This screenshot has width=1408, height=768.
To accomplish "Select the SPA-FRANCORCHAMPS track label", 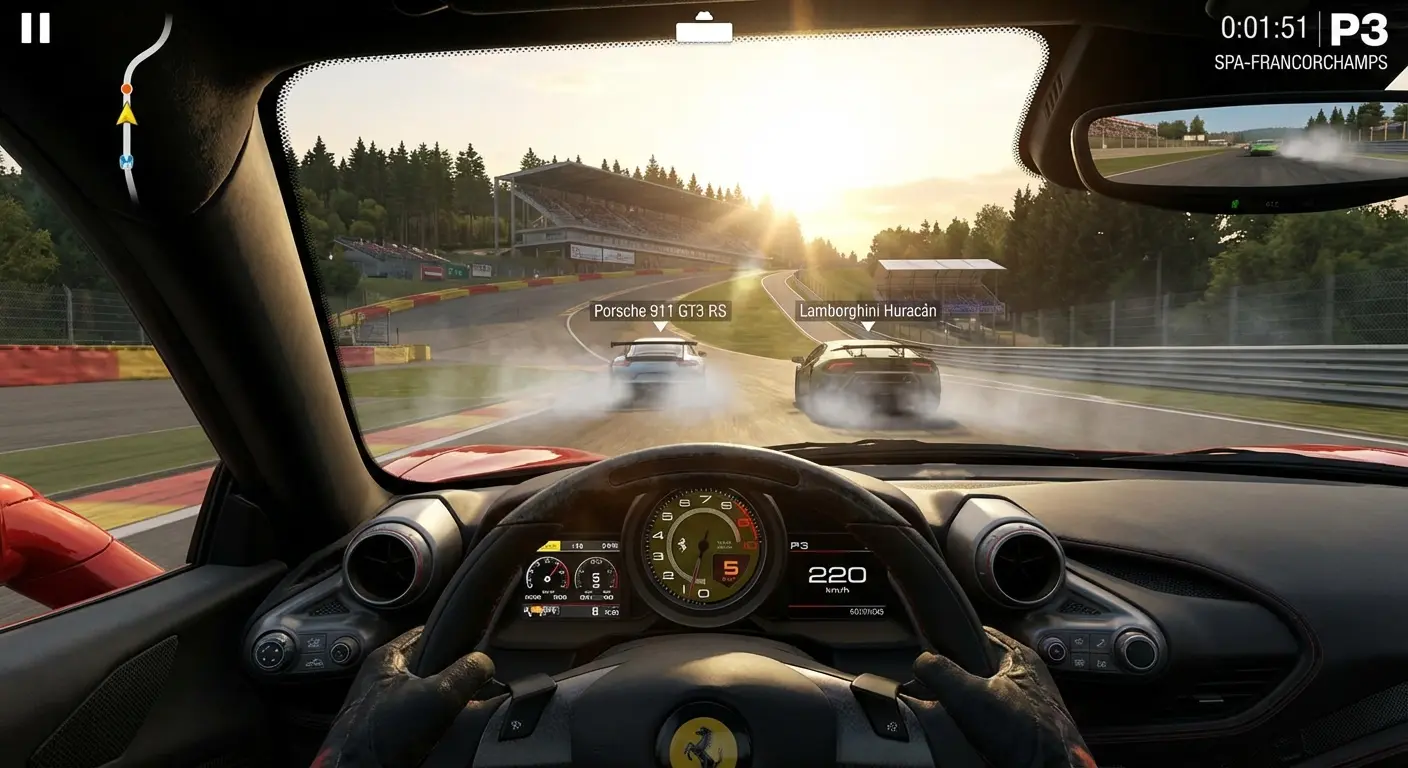I will (1301, 62).
